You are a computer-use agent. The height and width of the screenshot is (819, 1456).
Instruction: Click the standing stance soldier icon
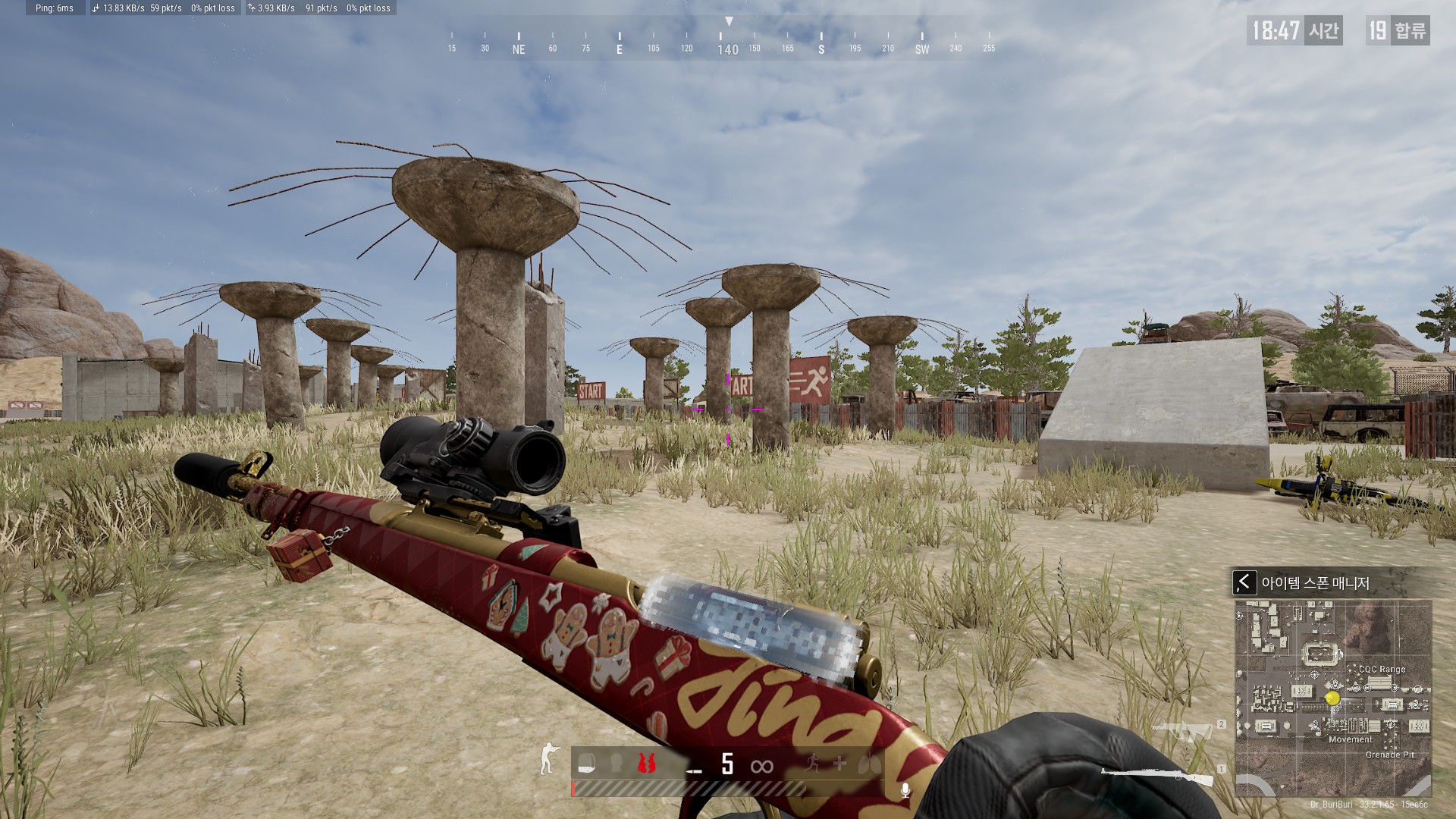tap(548, 758)
